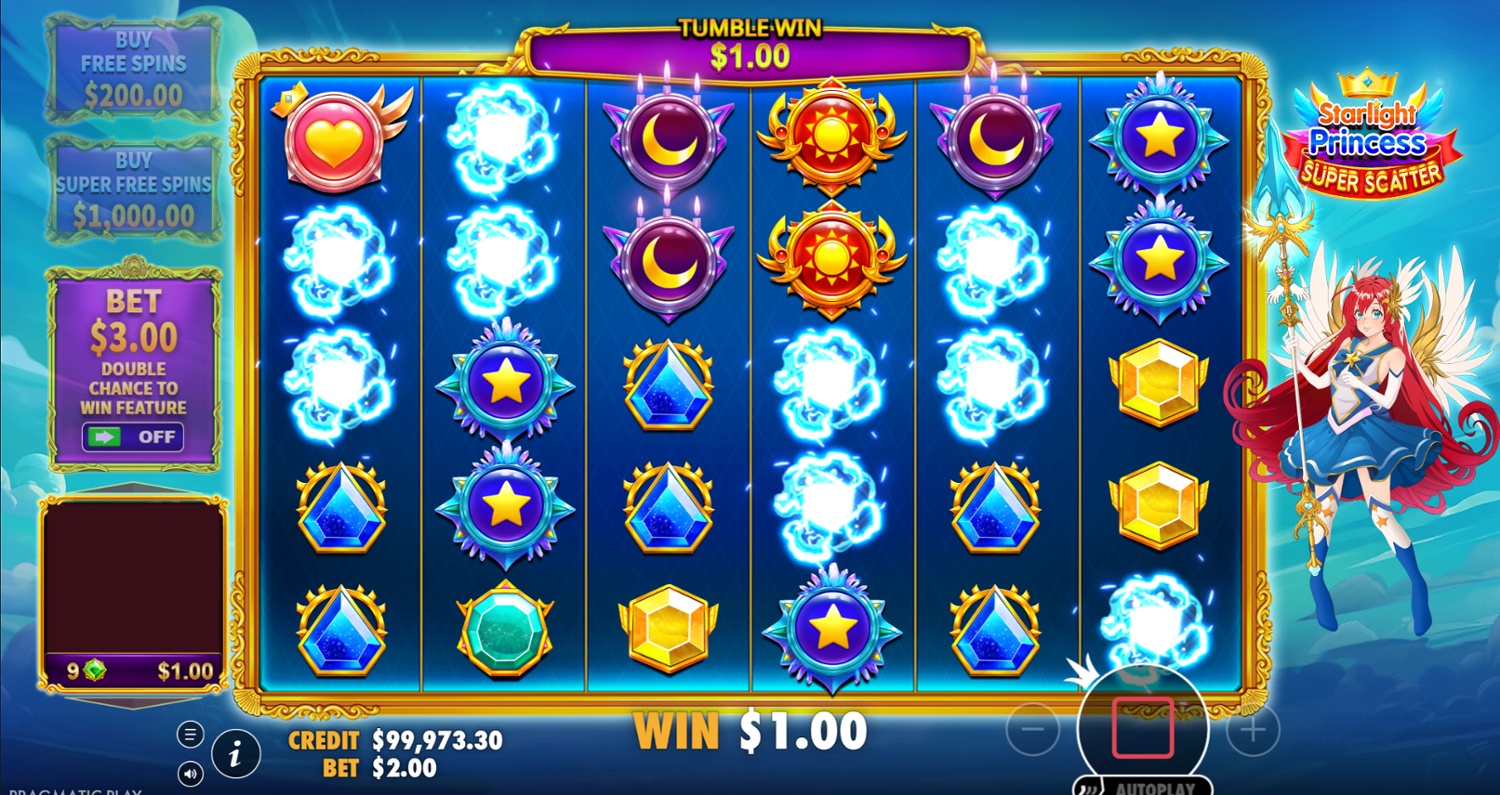Open the Autoplay options
The height and width of the screenshot is (795, 1500).
(x=1143, y=786)
